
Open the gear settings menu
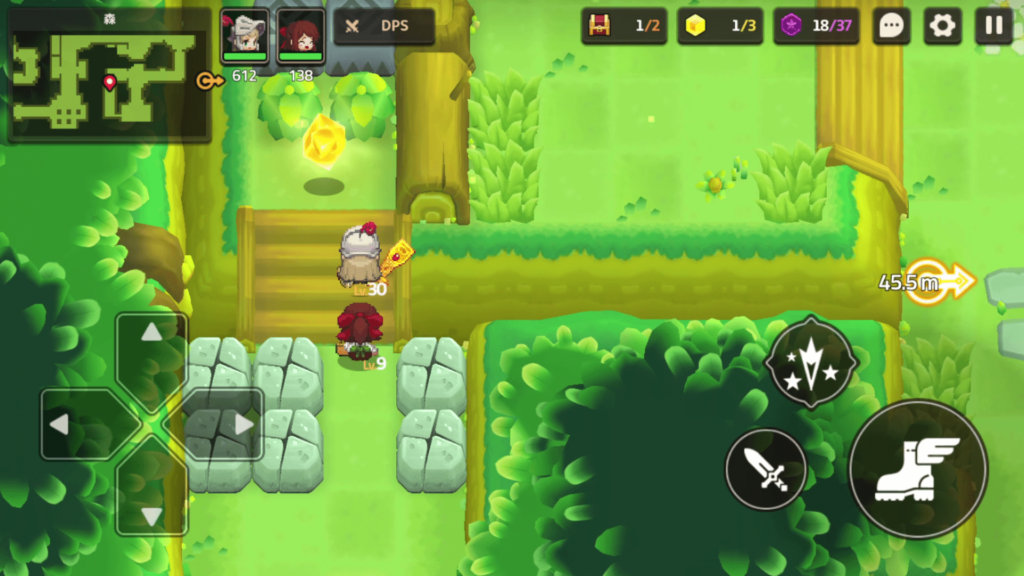[x=942, y=26]
